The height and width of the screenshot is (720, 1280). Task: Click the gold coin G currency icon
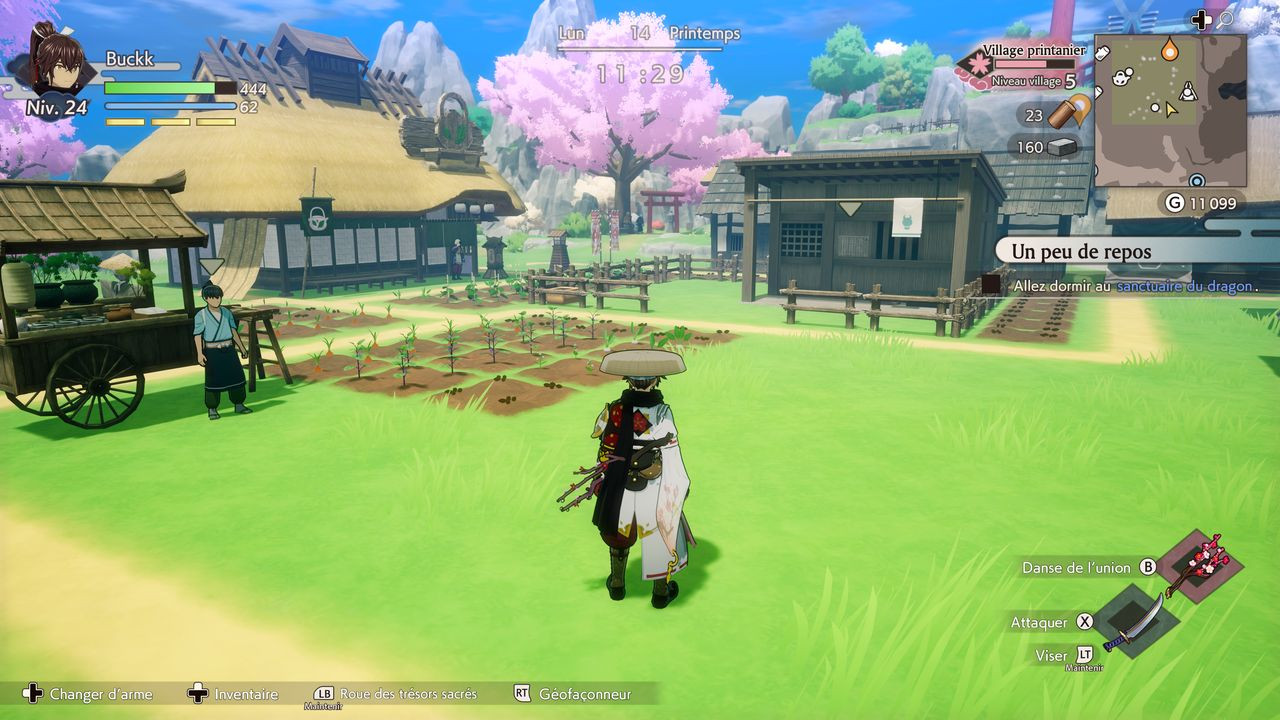tap(1175, 203)
